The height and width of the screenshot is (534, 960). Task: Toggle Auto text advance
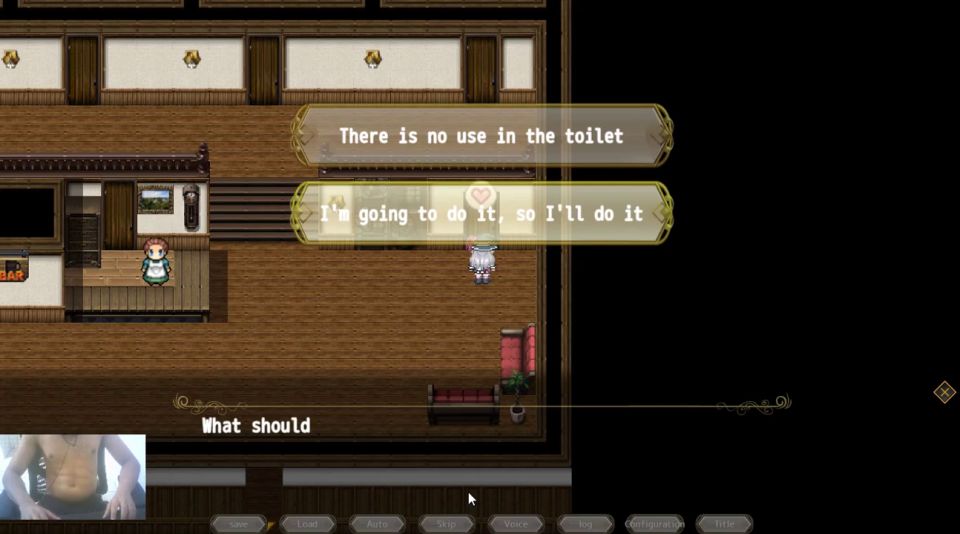377,524
